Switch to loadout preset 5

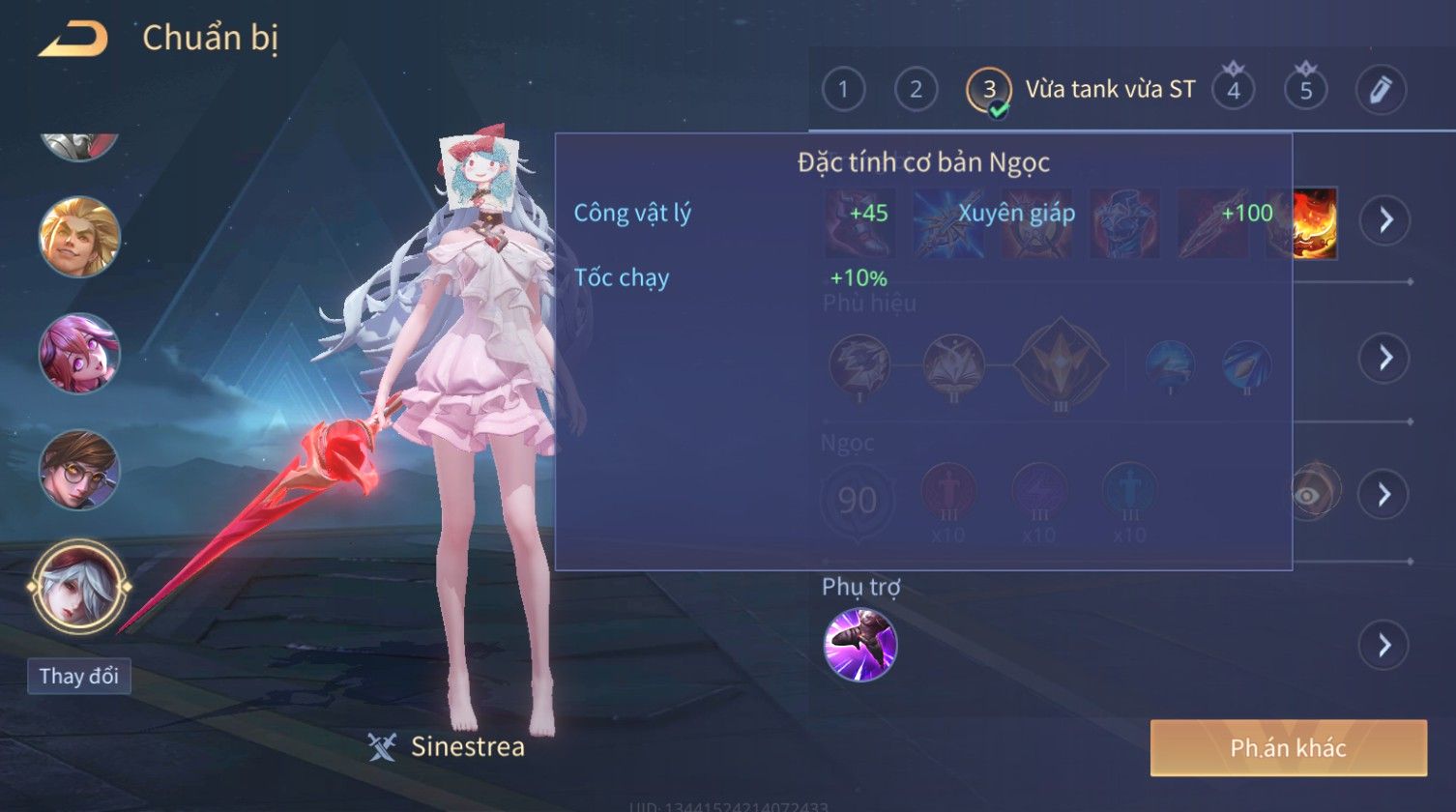[1305, 90]
